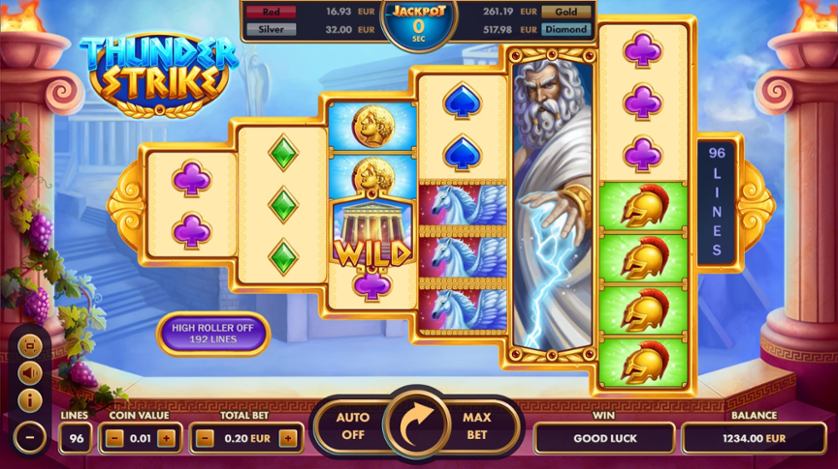Collapse the side menu with minus button
Viewport: 838px width, 469px height.
(x=31, y=437)
